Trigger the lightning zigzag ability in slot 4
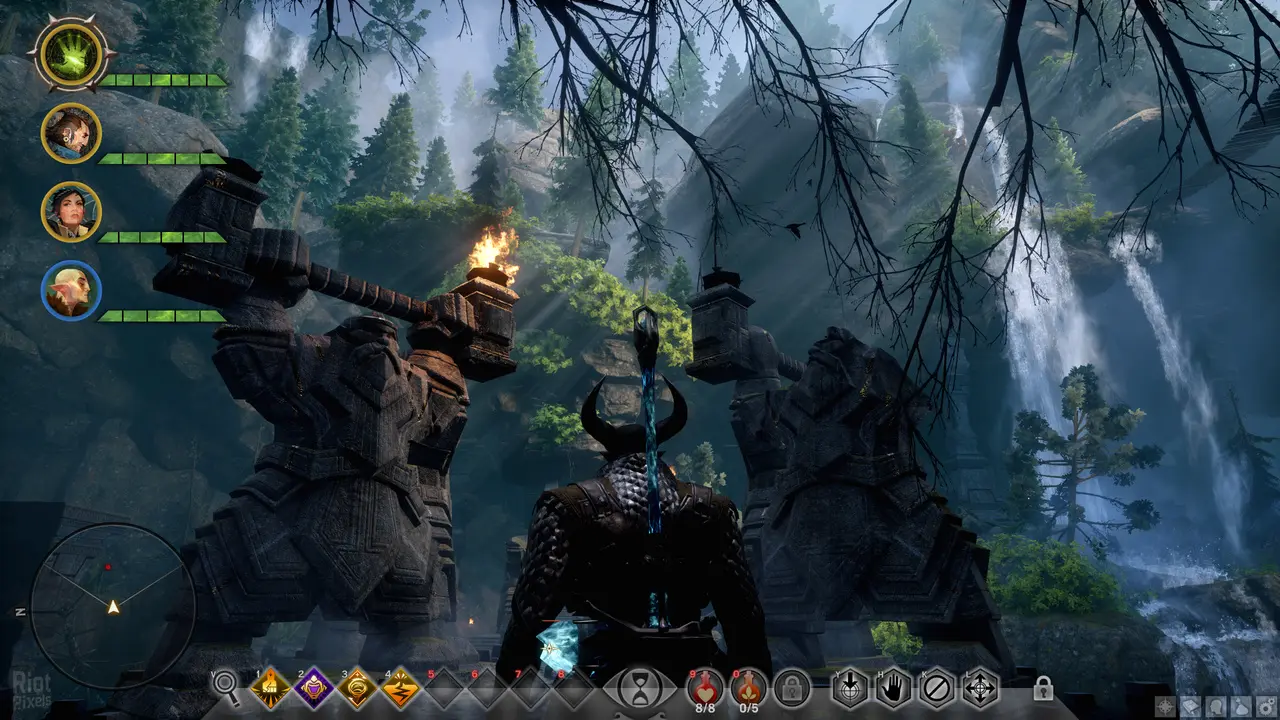Viewport: 1280px width, 720px height. 400,688
